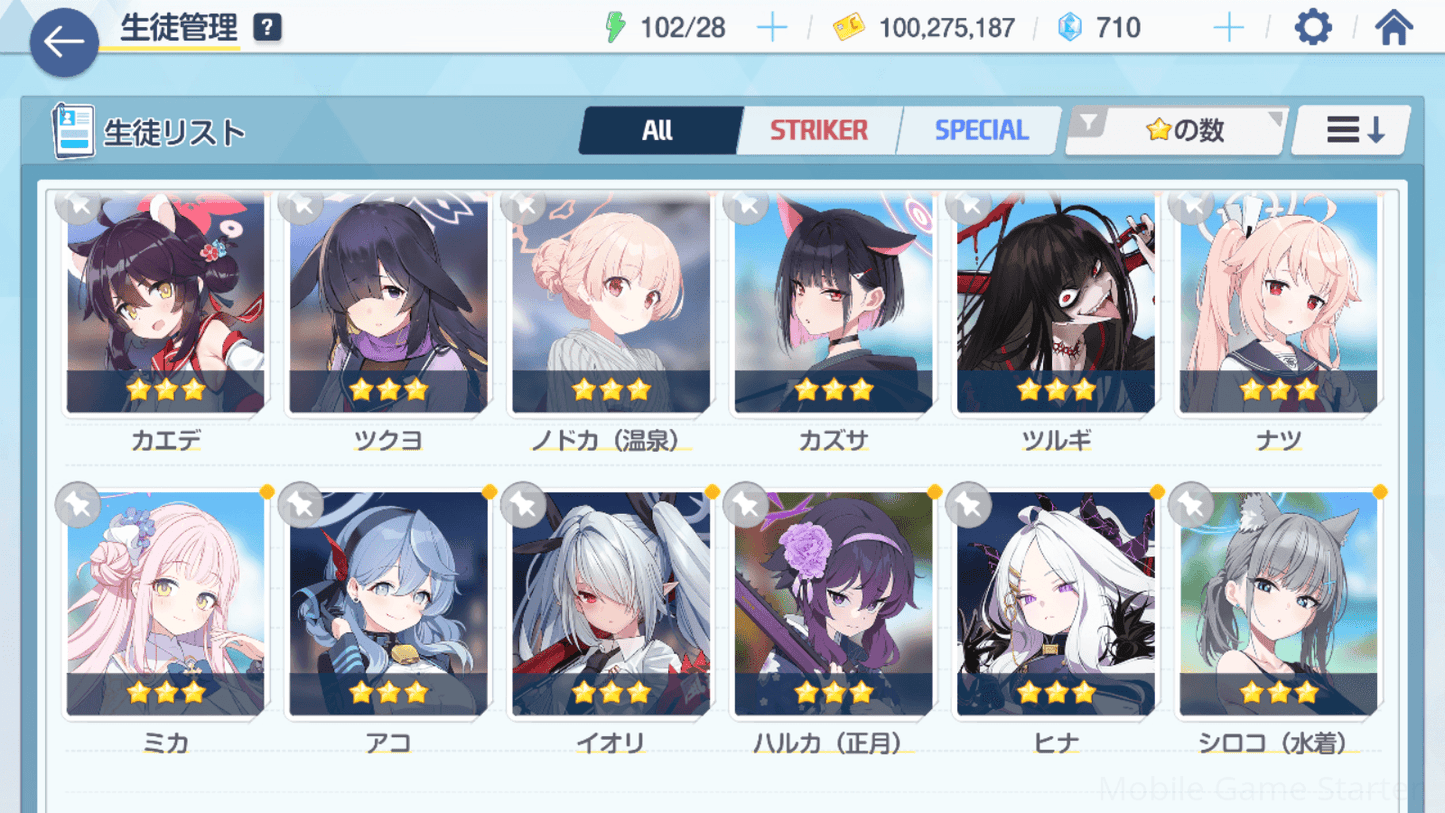Viewport: 1445px width, 813px height.
Task: Choose the ノドカ（温泉） card
Action: [611, 305]
